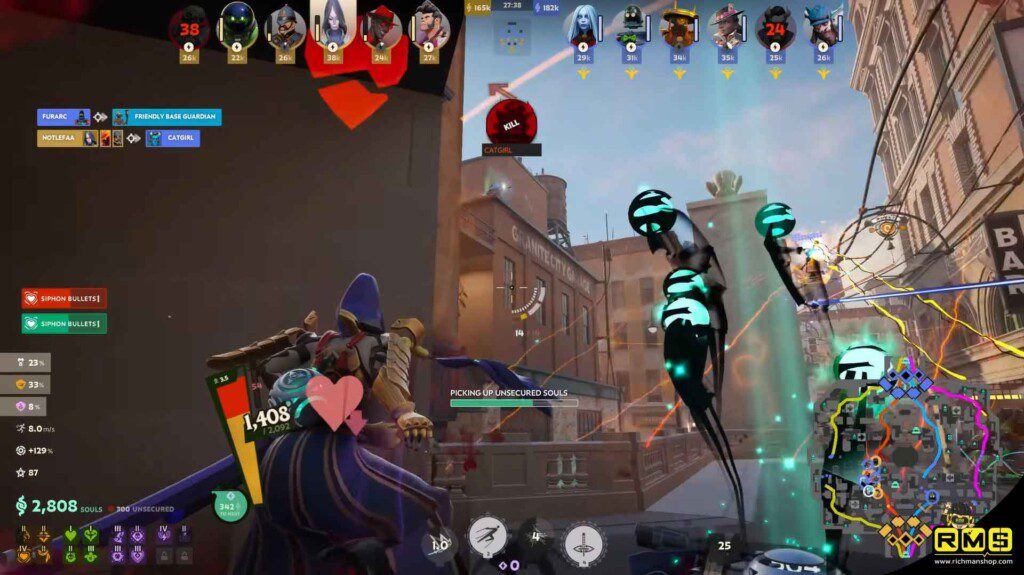1024x575 pixels.
Task: Select the robot ally portrait with 31k souls
Action: click(x=630, y=27)
